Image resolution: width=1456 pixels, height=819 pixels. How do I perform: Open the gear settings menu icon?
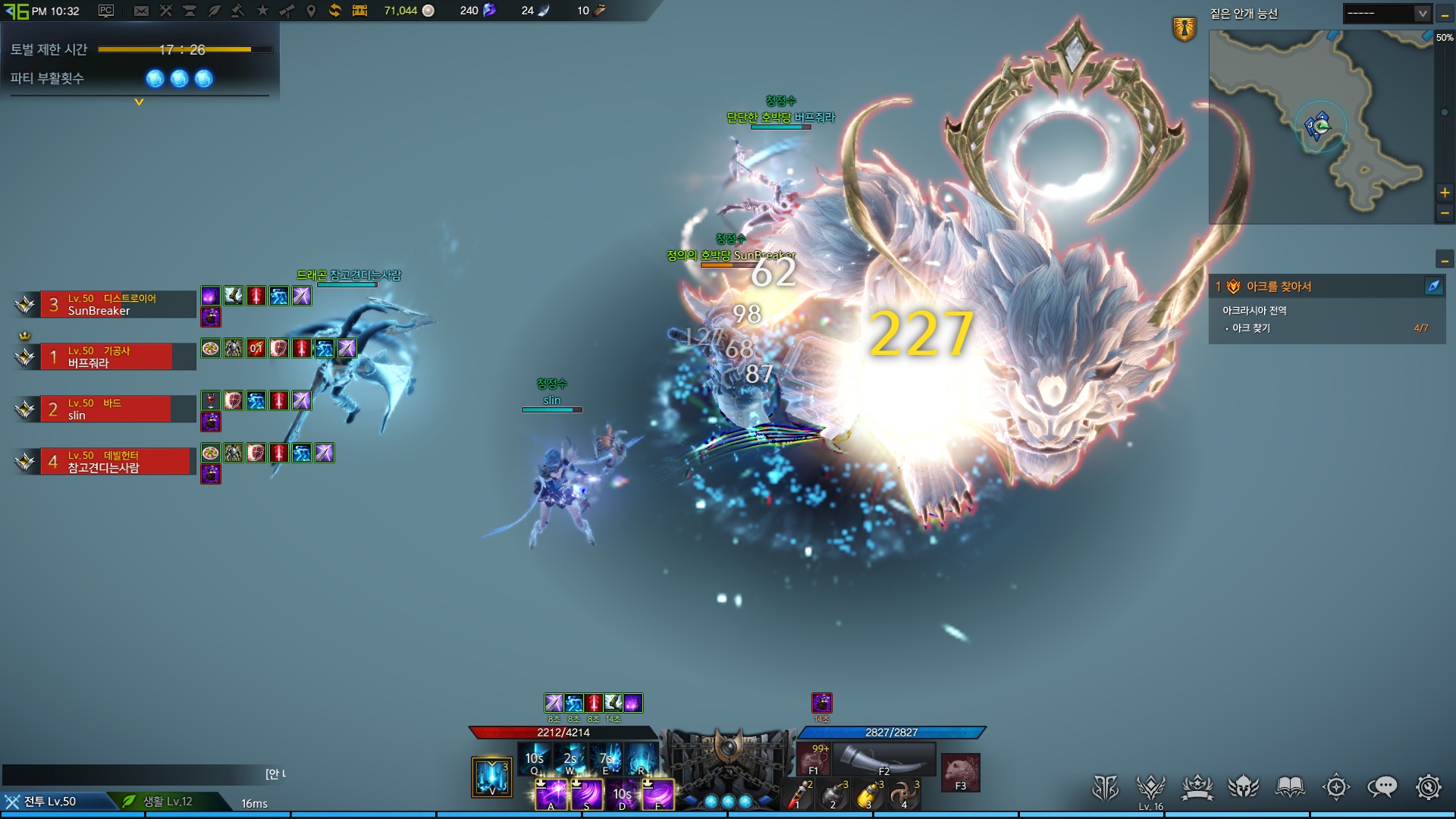coord(1428,787)
